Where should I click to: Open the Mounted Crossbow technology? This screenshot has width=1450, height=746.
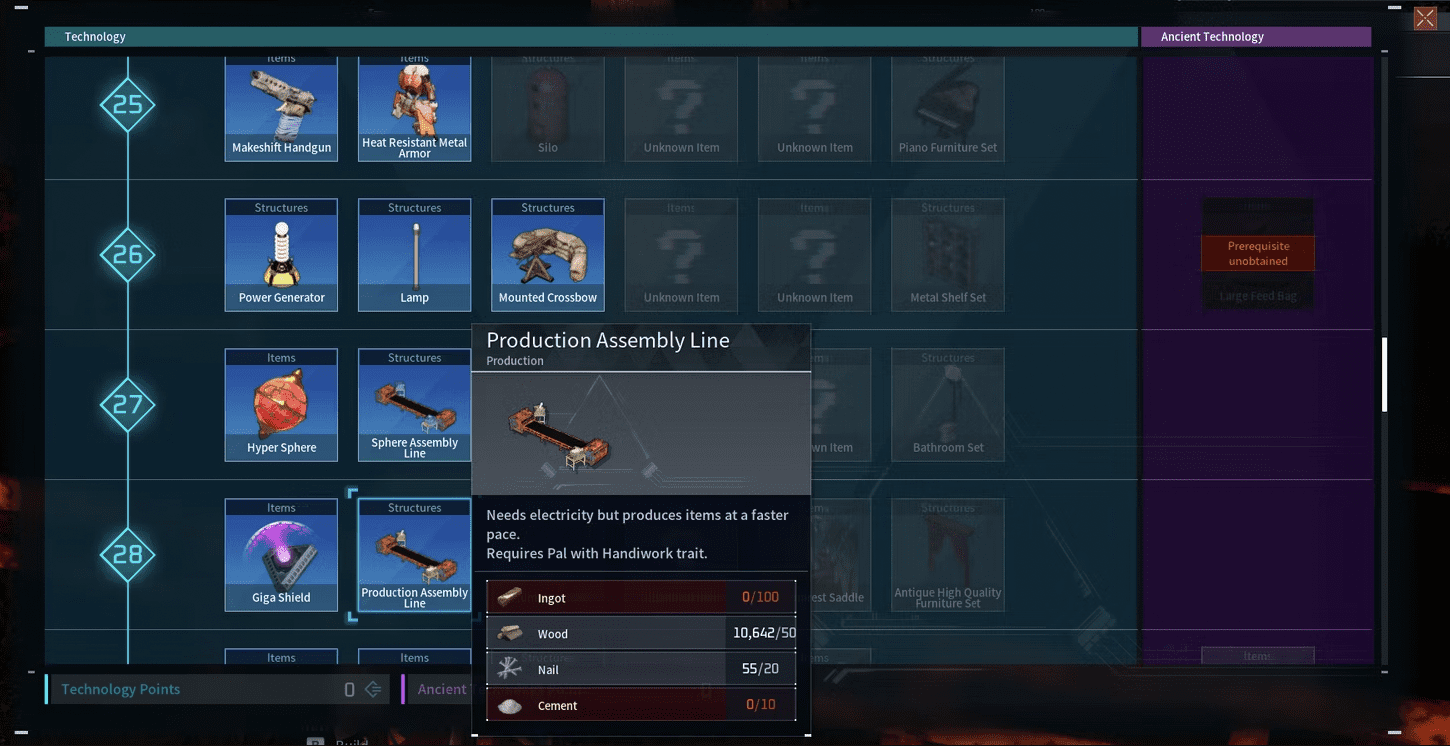(548, 255)
